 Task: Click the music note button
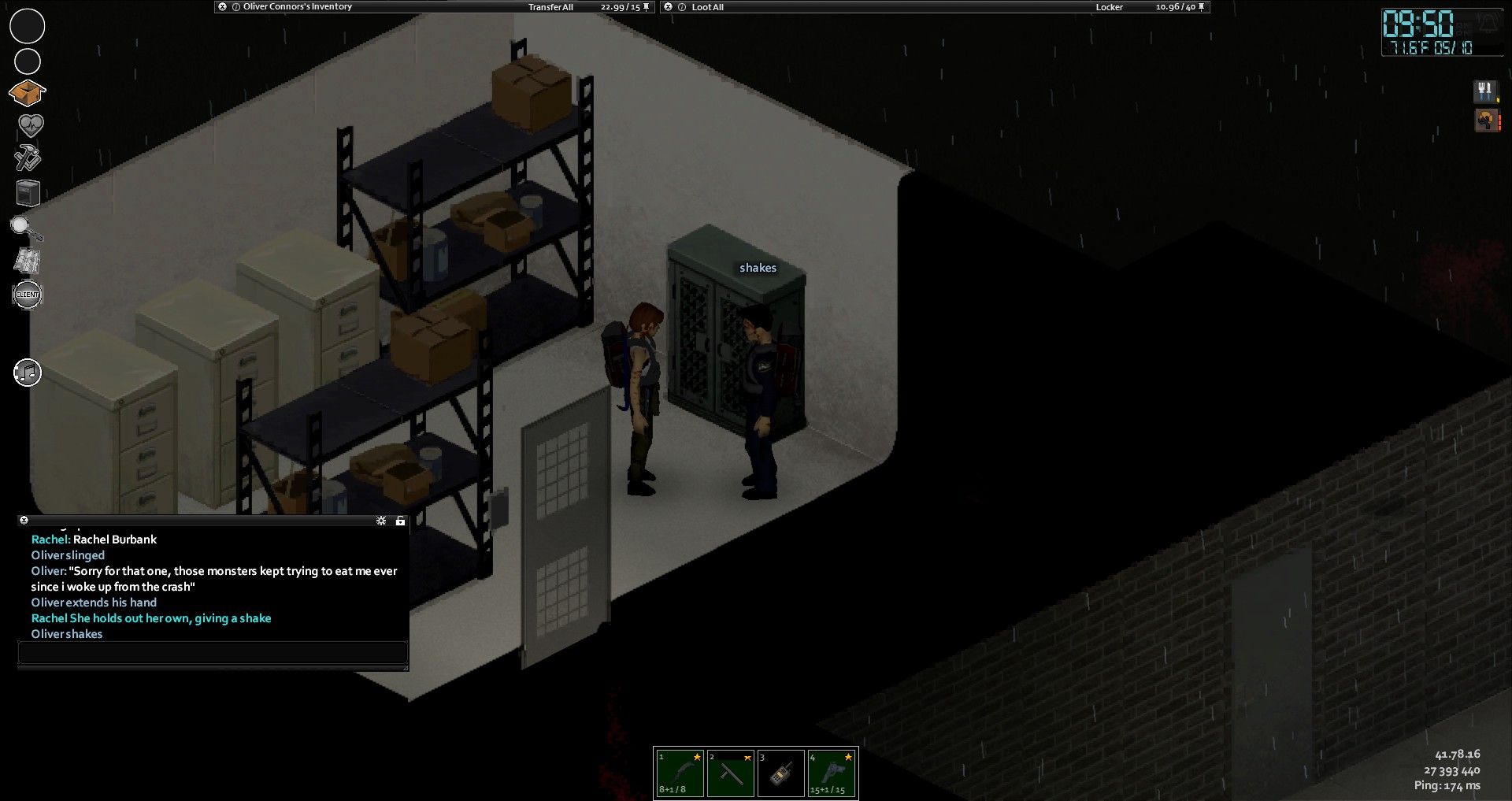pos(28,373)
